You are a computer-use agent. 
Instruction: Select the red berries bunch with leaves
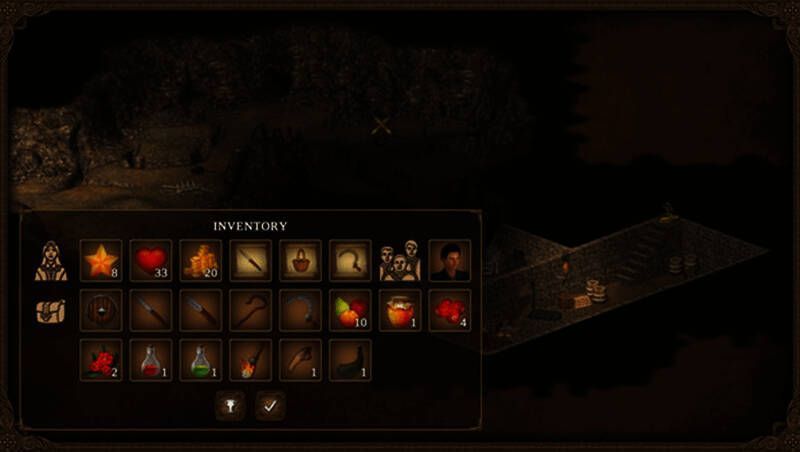(100, 360)
